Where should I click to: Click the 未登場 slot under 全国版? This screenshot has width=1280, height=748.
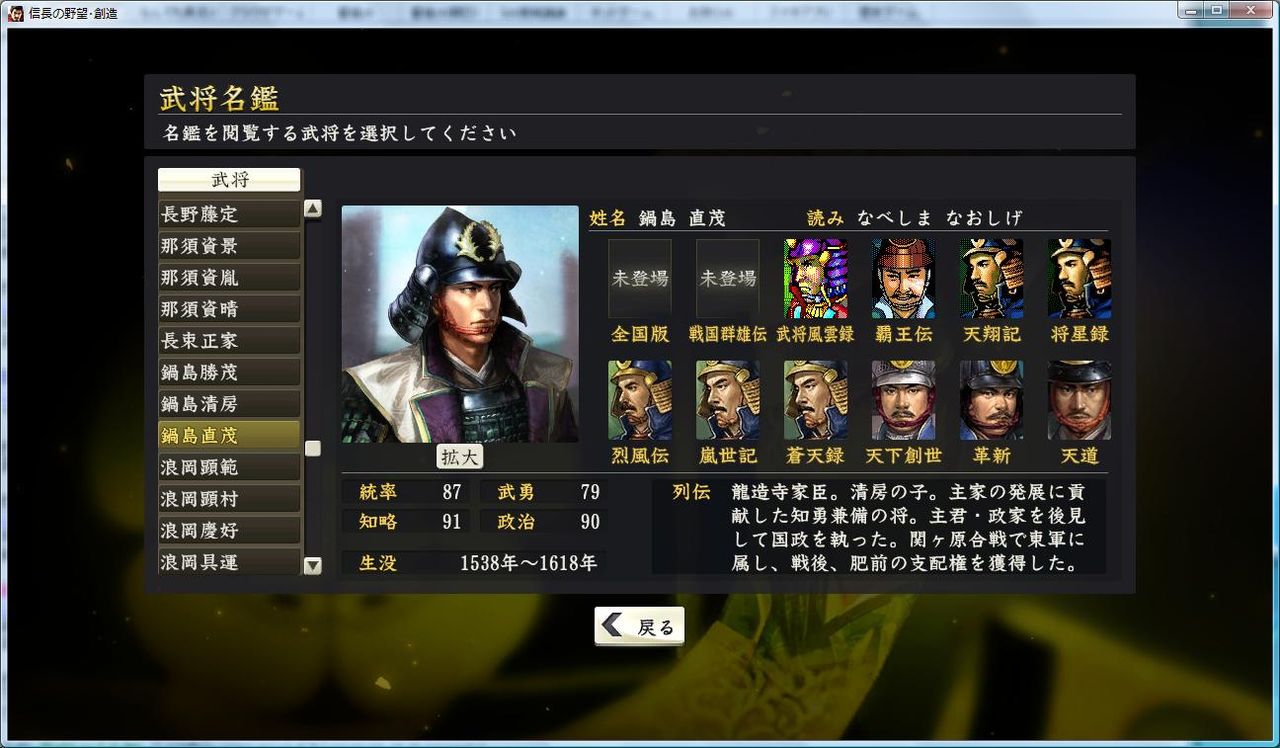pos(638,279)
